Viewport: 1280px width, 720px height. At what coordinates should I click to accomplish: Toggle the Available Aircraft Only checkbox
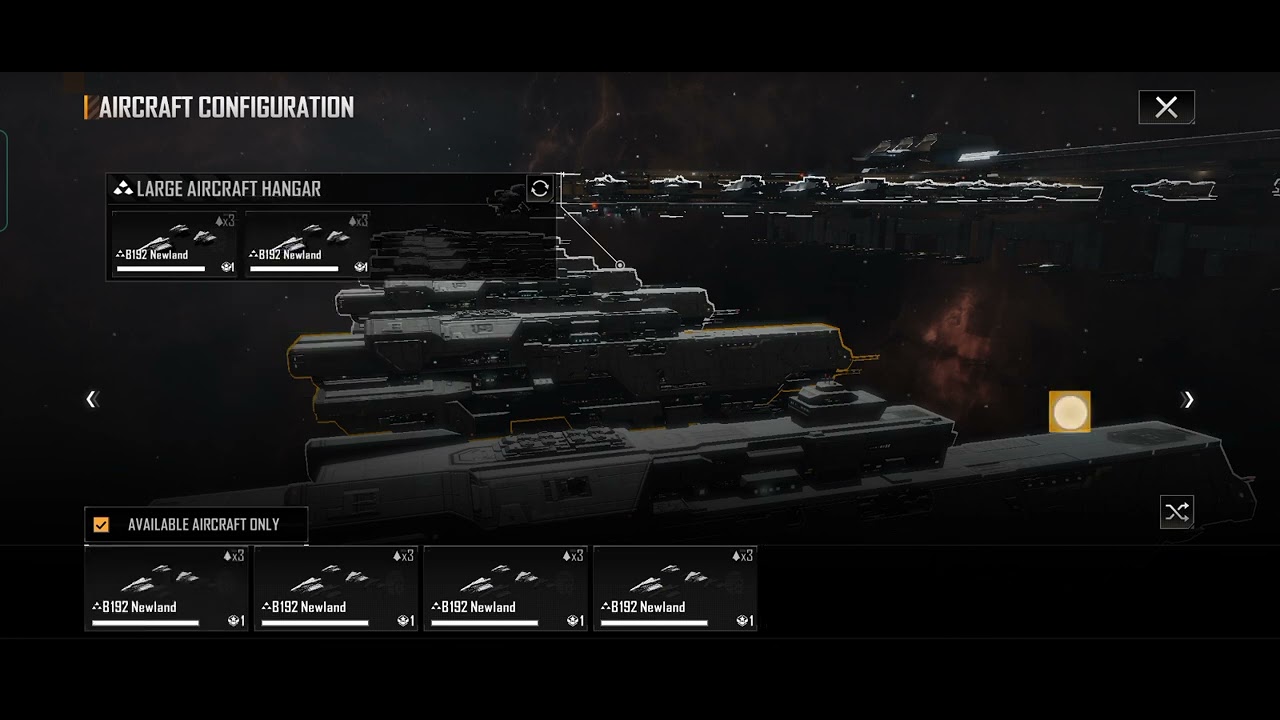coord(101,524)
